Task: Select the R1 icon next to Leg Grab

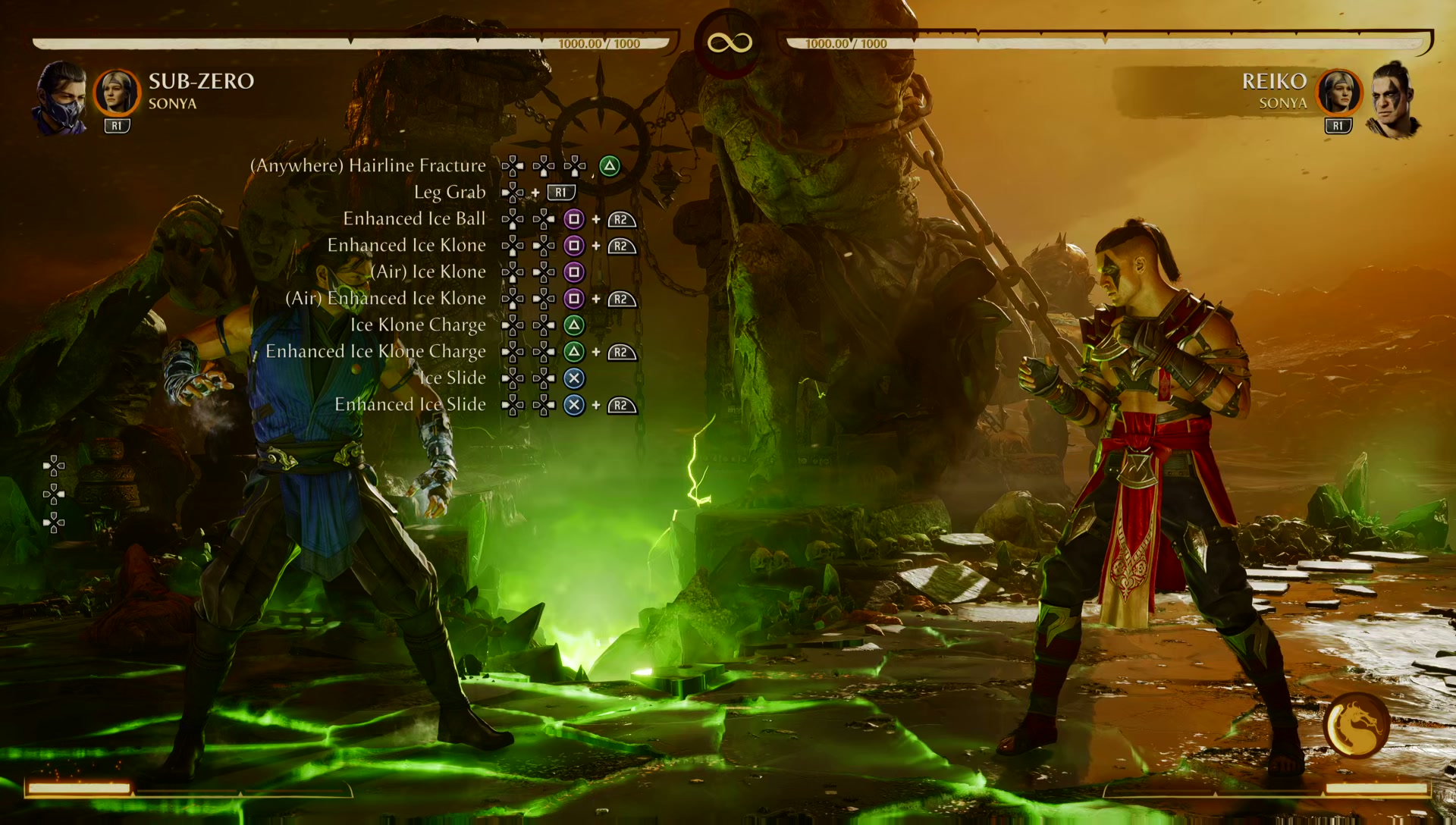Action: click(x=561, y=193)
